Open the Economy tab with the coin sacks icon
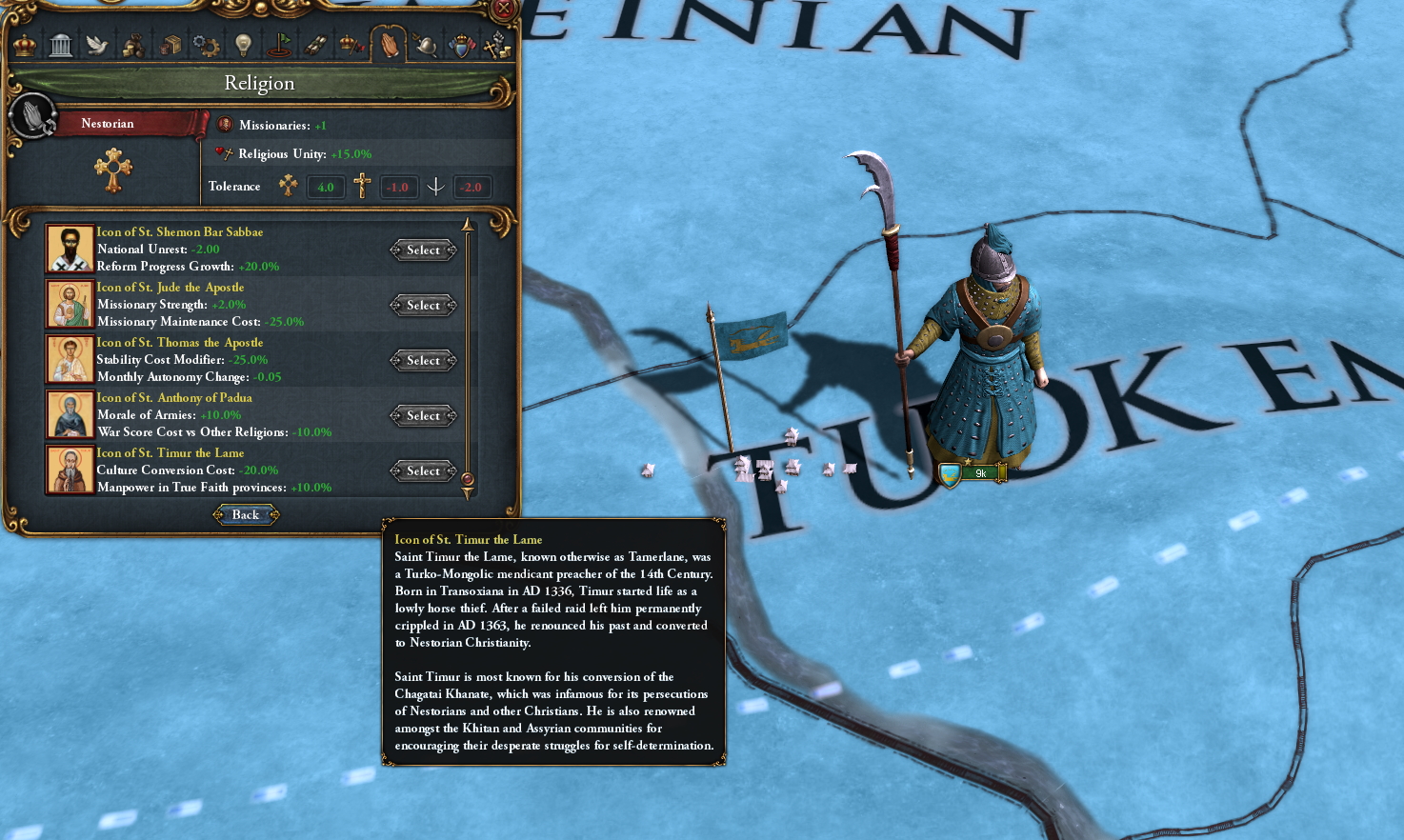 tap(132, 45)
